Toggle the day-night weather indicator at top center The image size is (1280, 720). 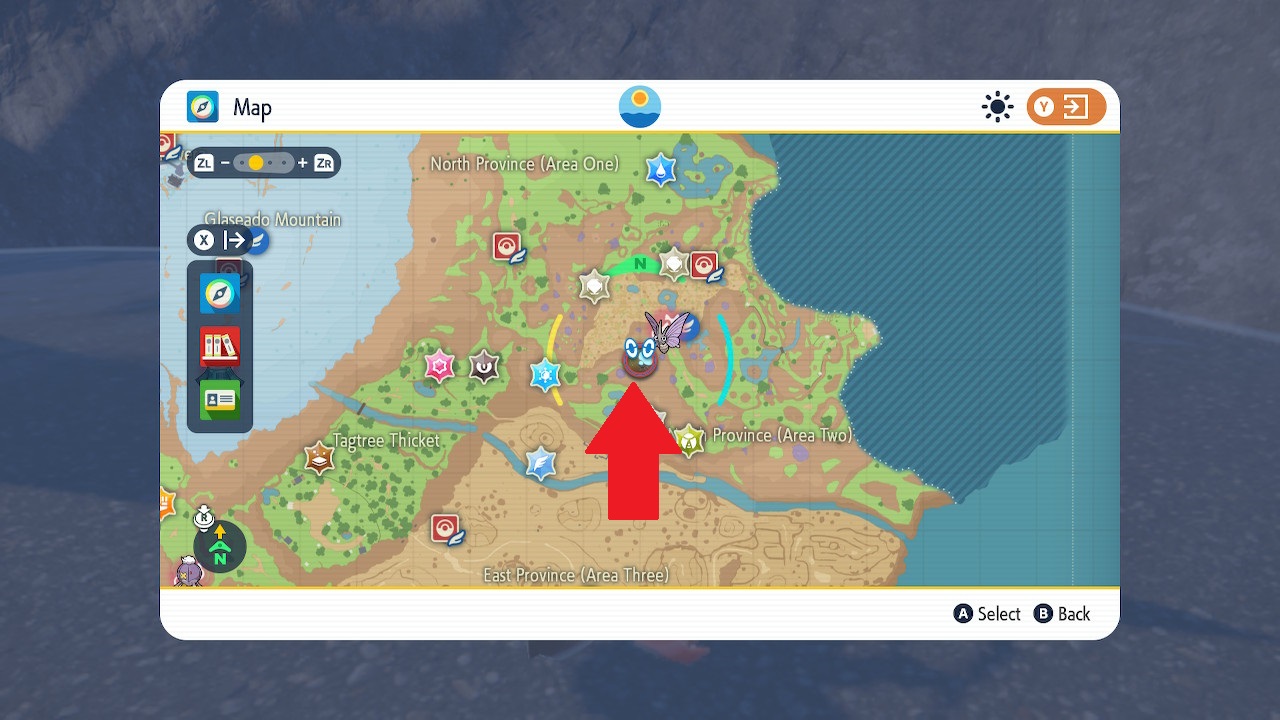639,106
